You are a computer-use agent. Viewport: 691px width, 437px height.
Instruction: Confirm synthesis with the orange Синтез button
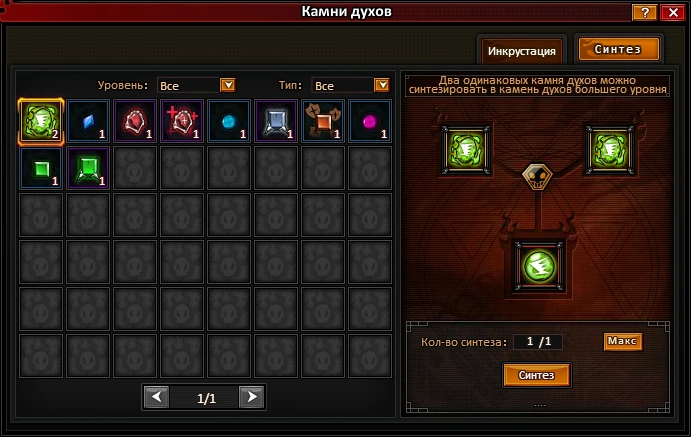537,375
